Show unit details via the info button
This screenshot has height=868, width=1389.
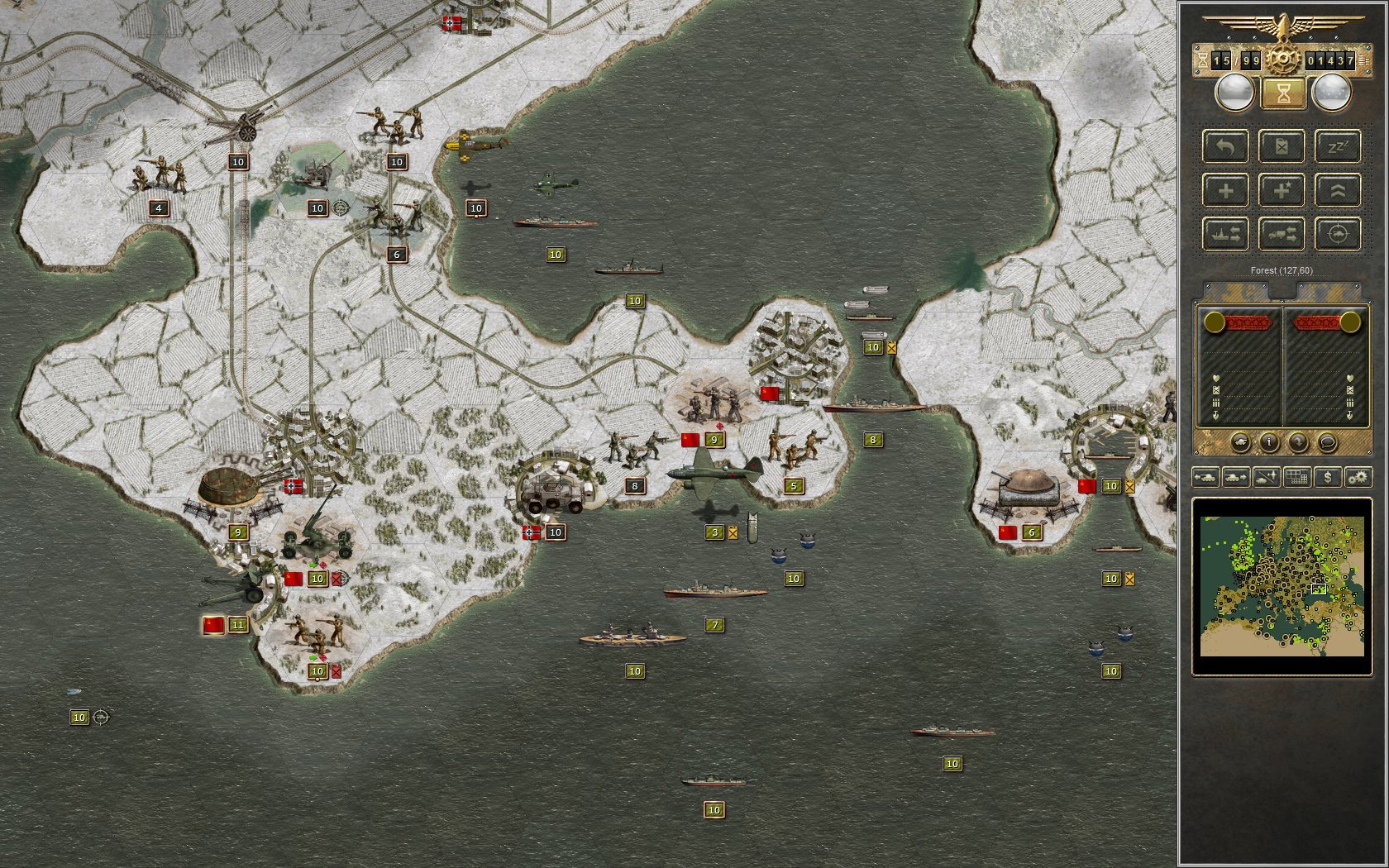1270,443
